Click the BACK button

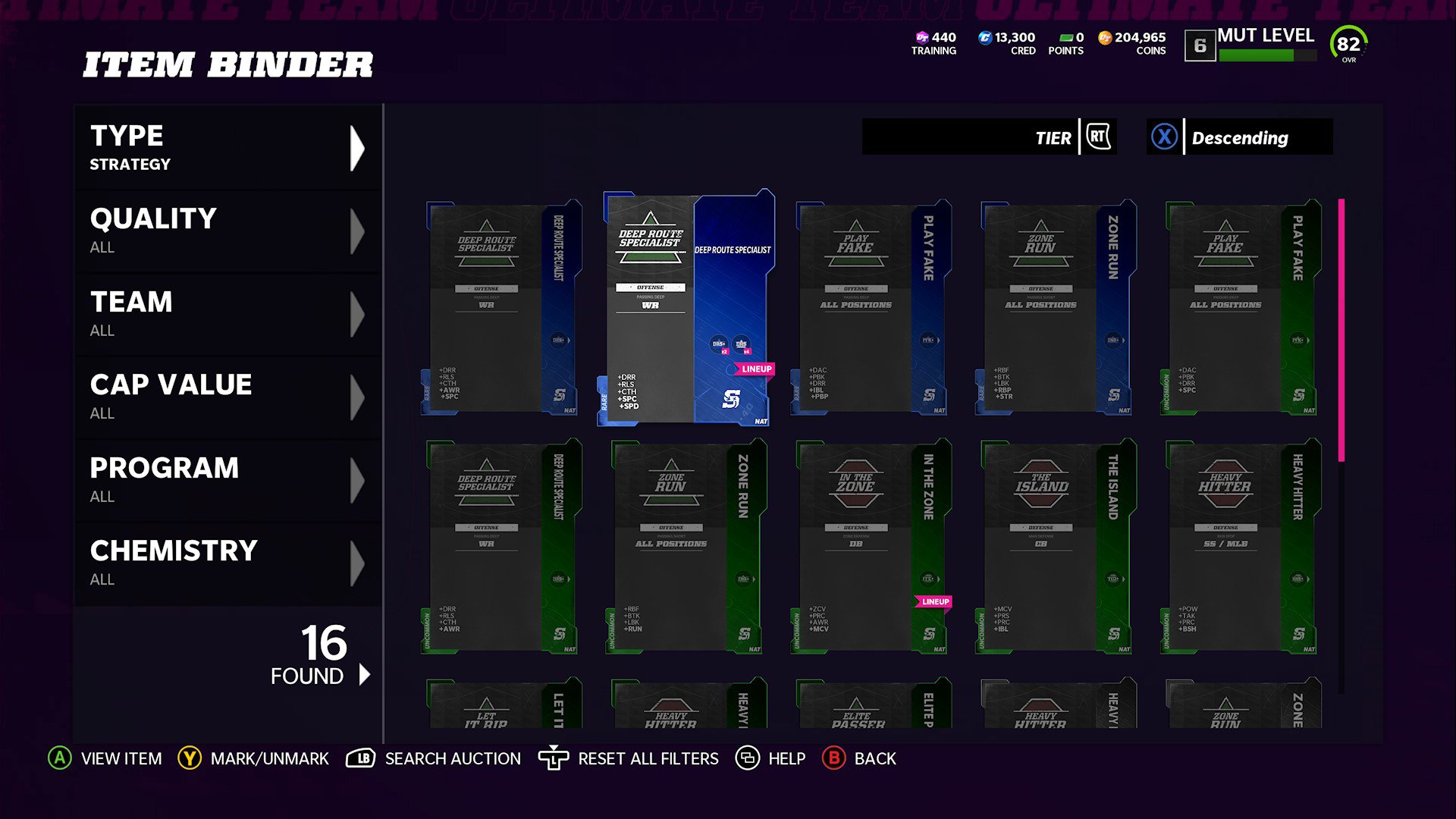[x=860, y=758]
